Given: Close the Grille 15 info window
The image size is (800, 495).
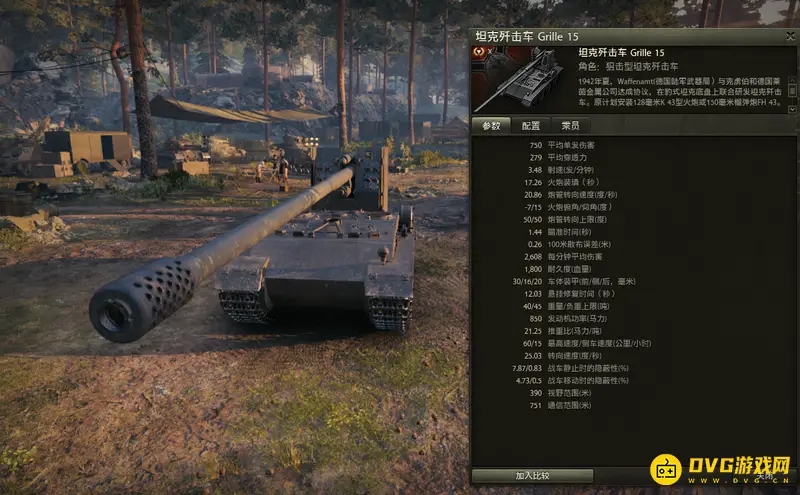Looking at the screenshot, I should pos(789,36).
